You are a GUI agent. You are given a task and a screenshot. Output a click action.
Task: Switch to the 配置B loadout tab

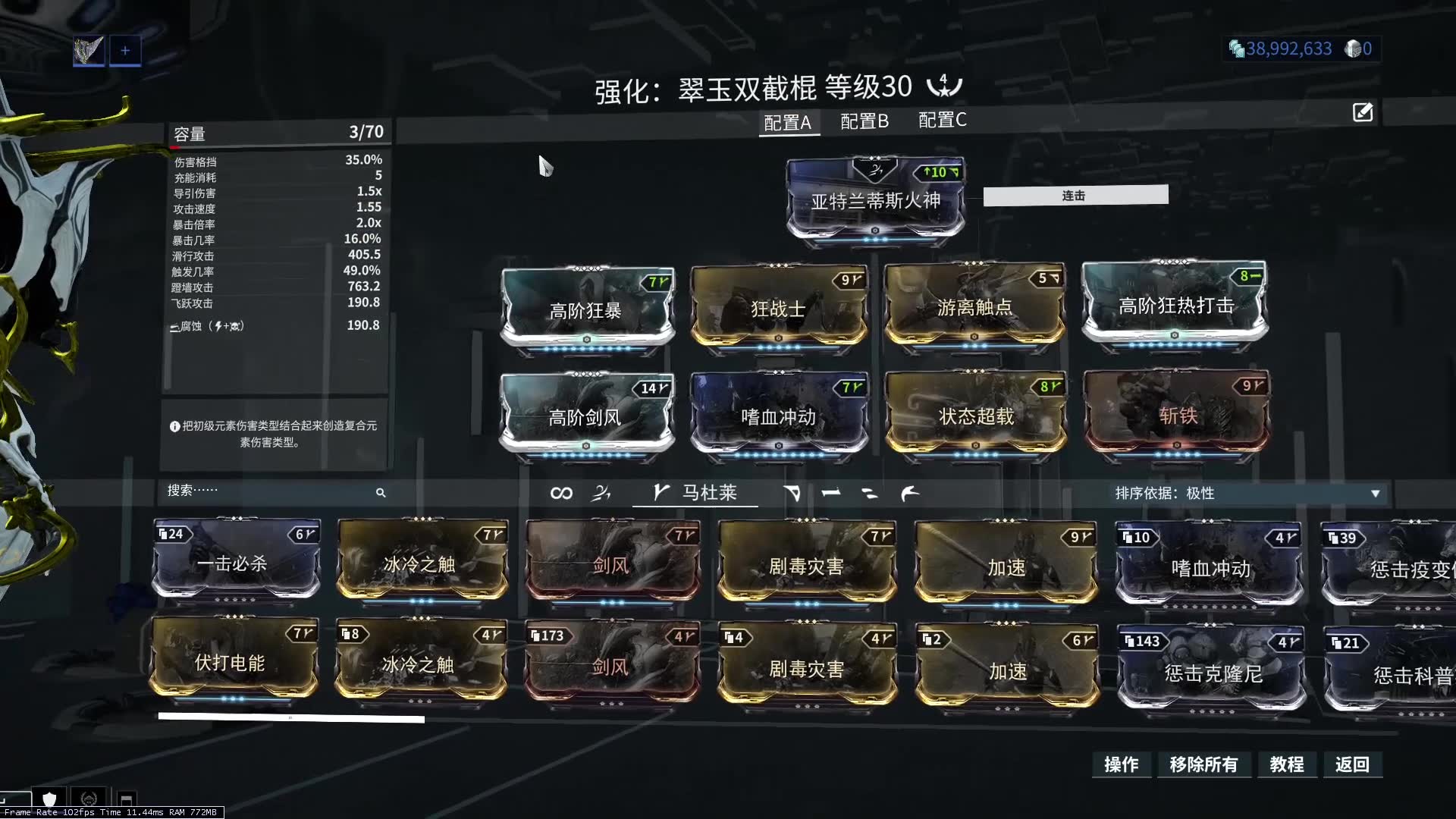pyautogui.click(x=862, y=121)
